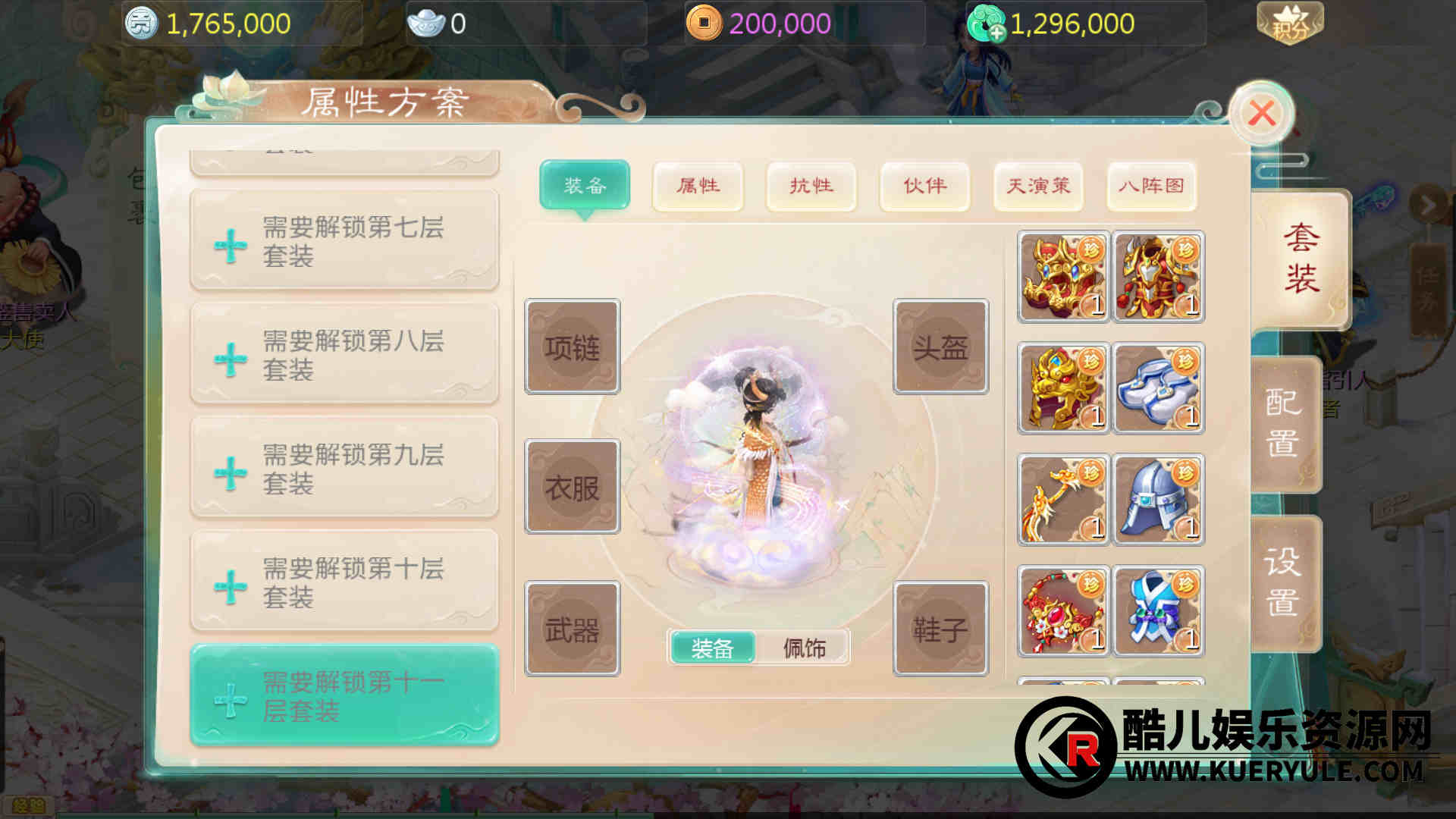Select the 伙伴 tab

pos(924,186)
